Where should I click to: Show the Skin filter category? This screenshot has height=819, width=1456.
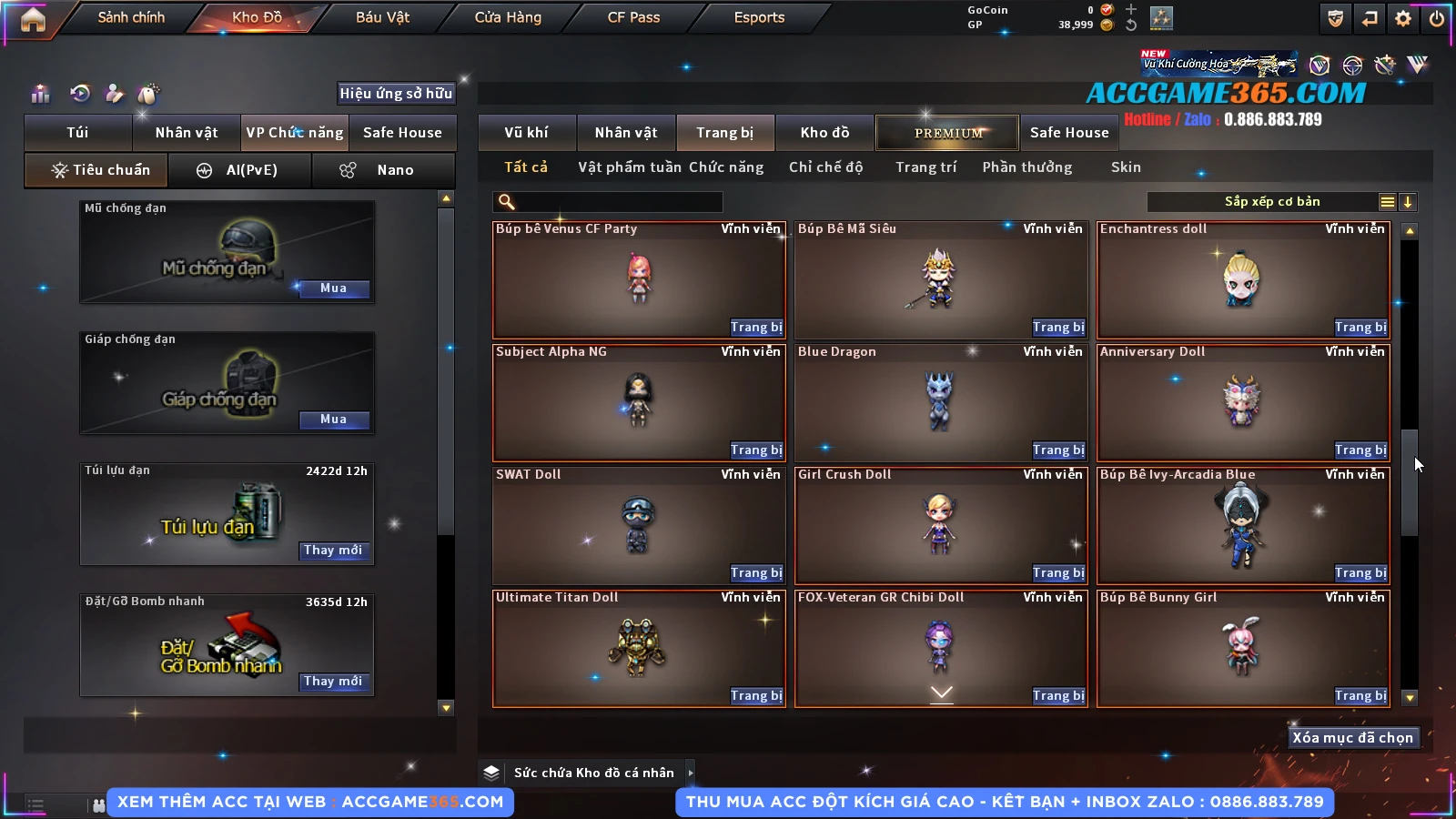(1126, 167)
